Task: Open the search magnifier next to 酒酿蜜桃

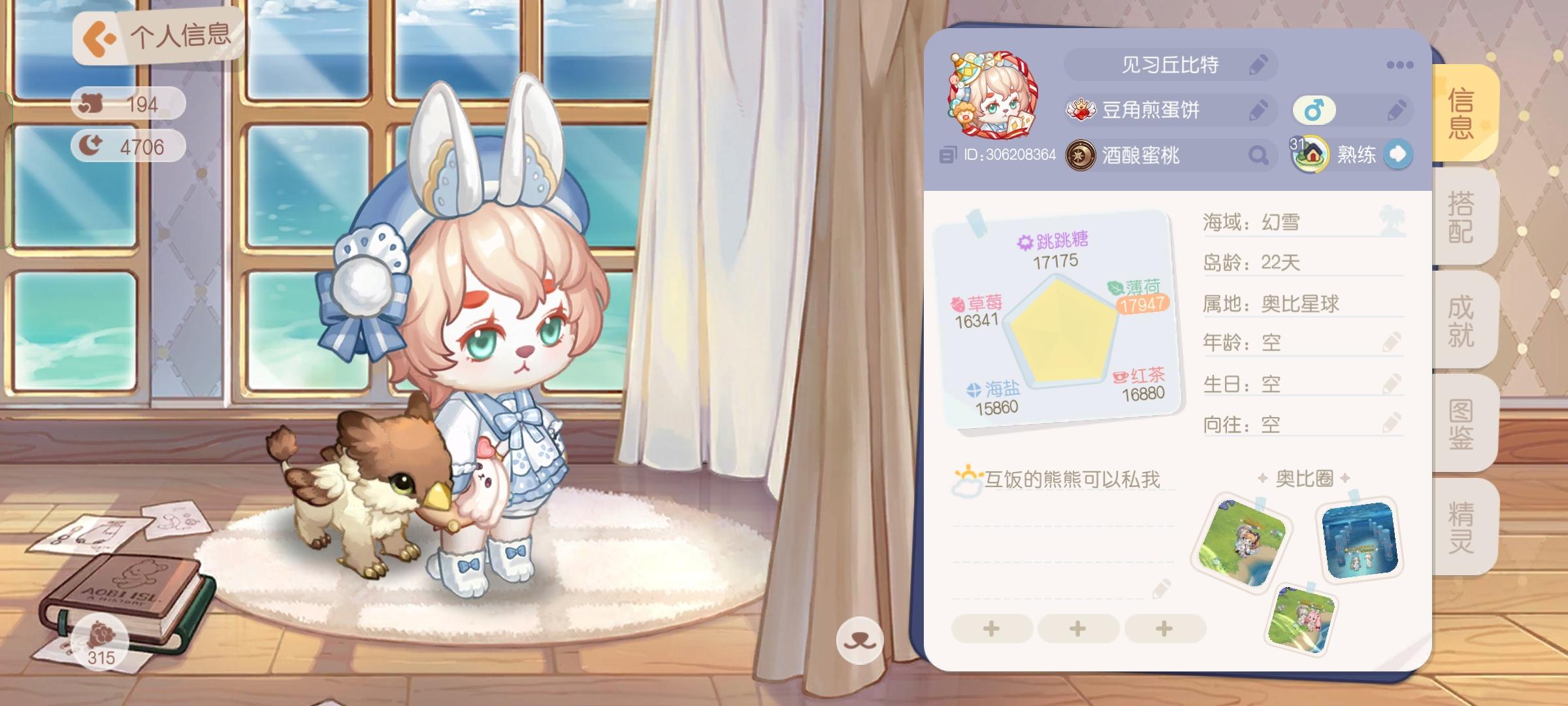Action: point(1257,156)
